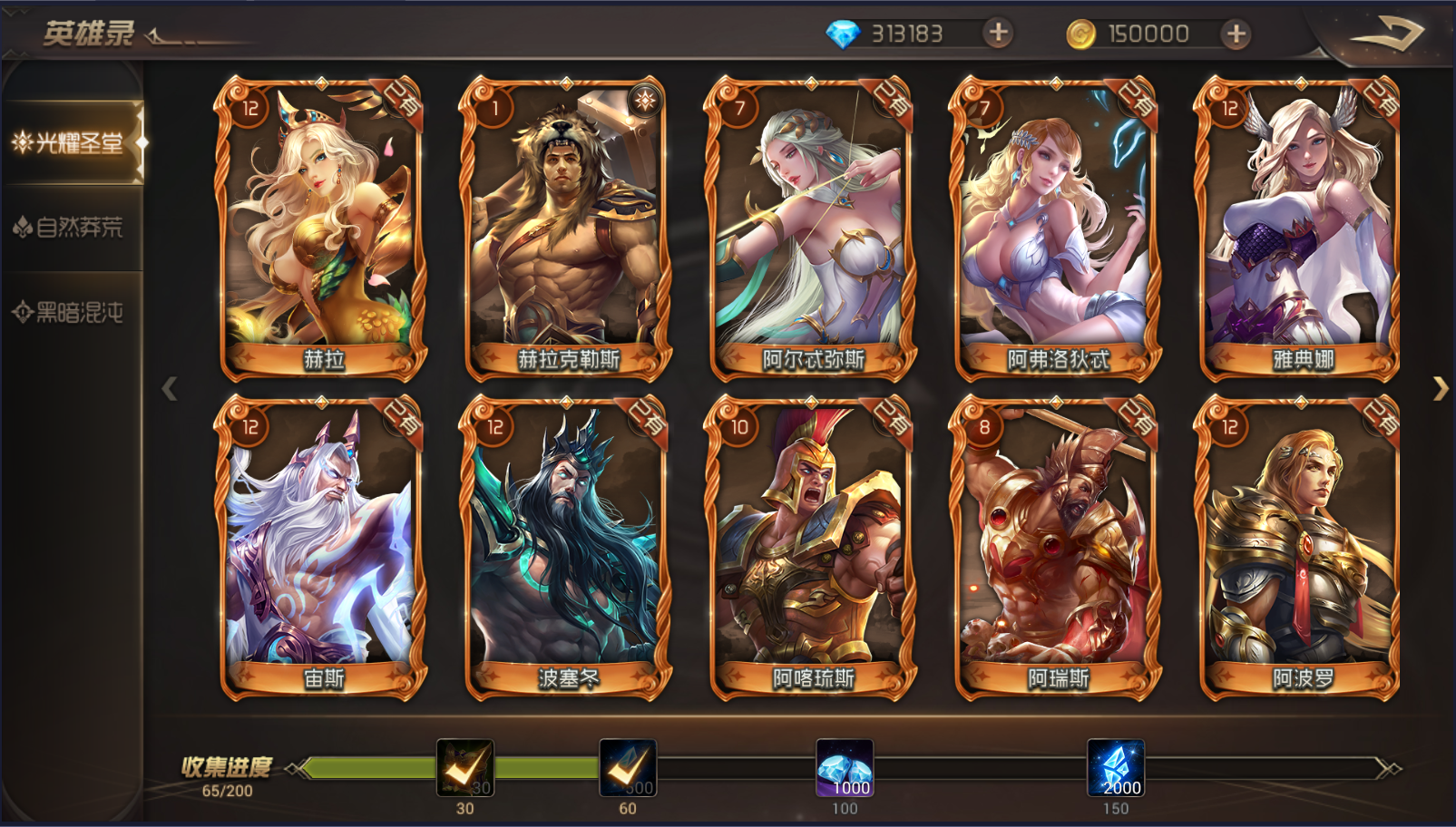View the 阿喀琉斯 hero card

point(811,546)
